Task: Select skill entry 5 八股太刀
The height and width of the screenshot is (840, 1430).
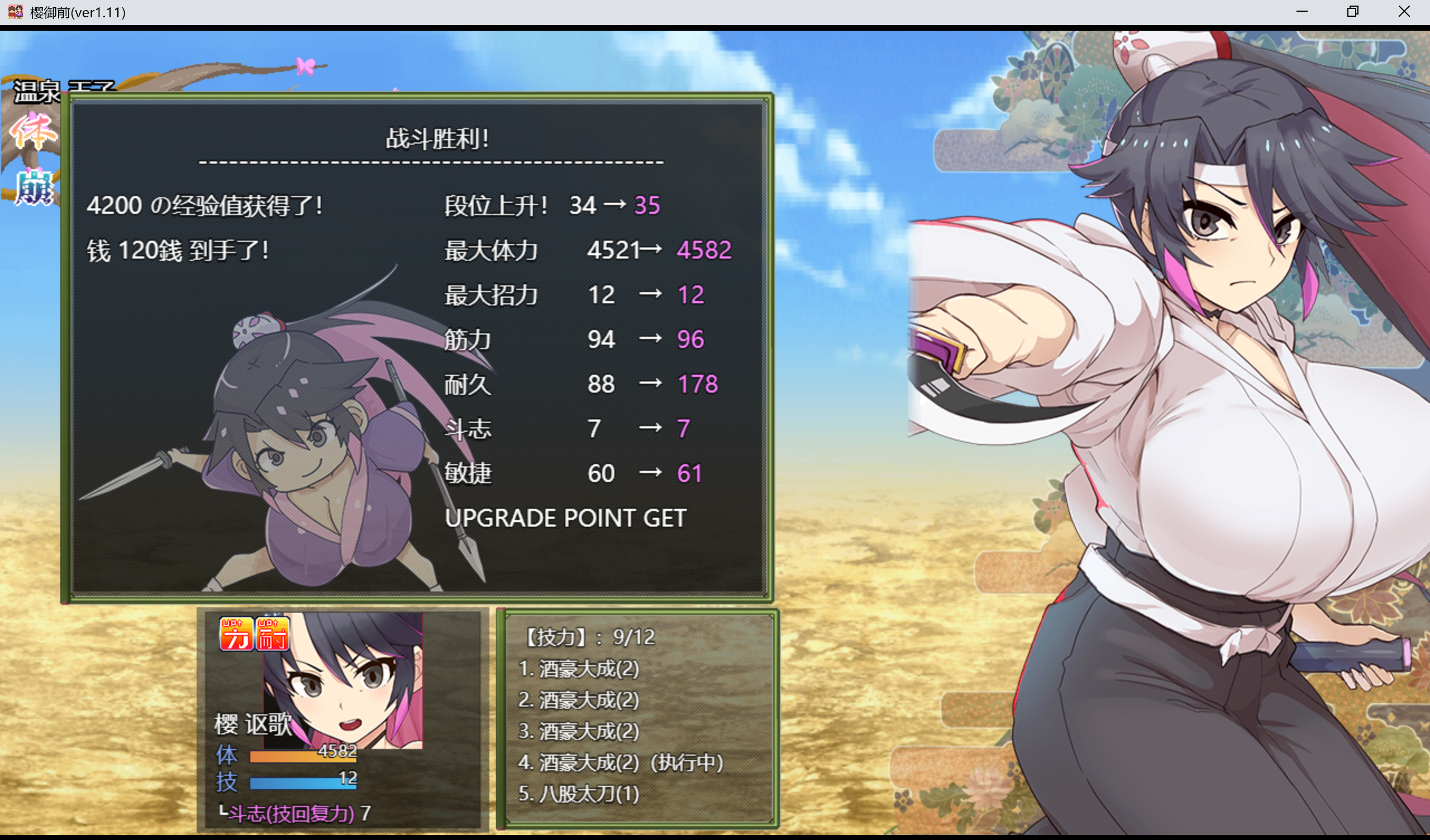Action: [579, 794]
